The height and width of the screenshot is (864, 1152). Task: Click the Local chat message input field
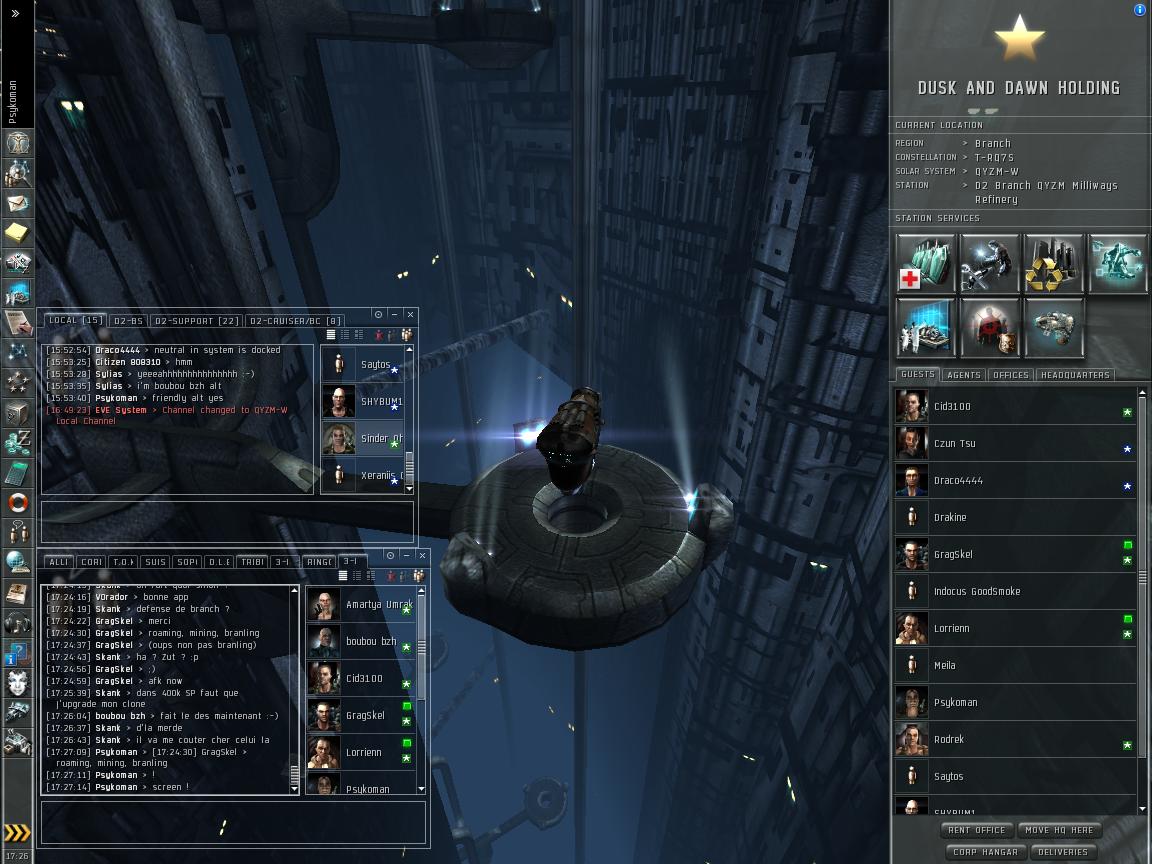227,521
